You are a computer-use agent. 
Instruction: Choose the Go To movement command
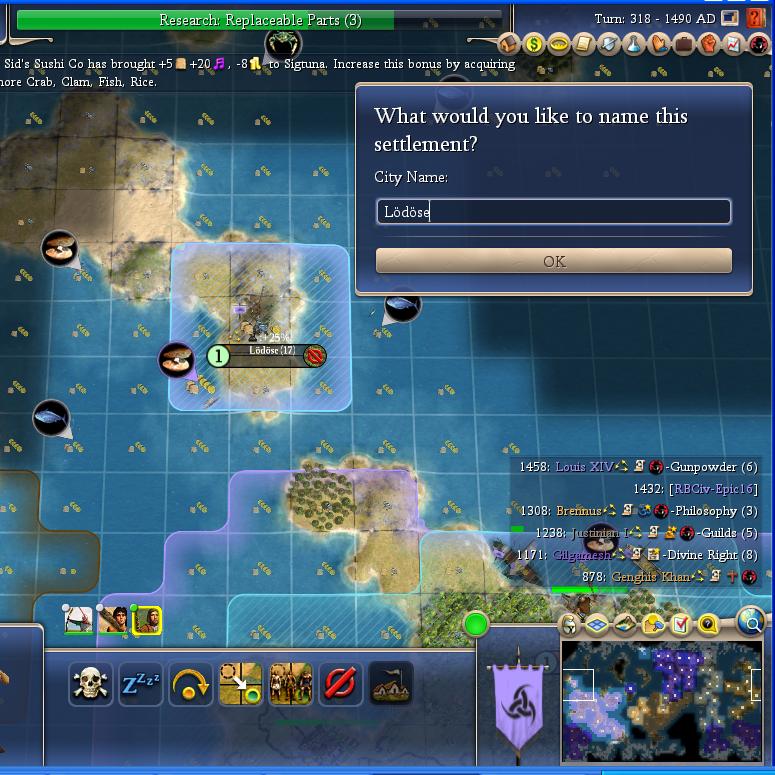coord(241,684)
